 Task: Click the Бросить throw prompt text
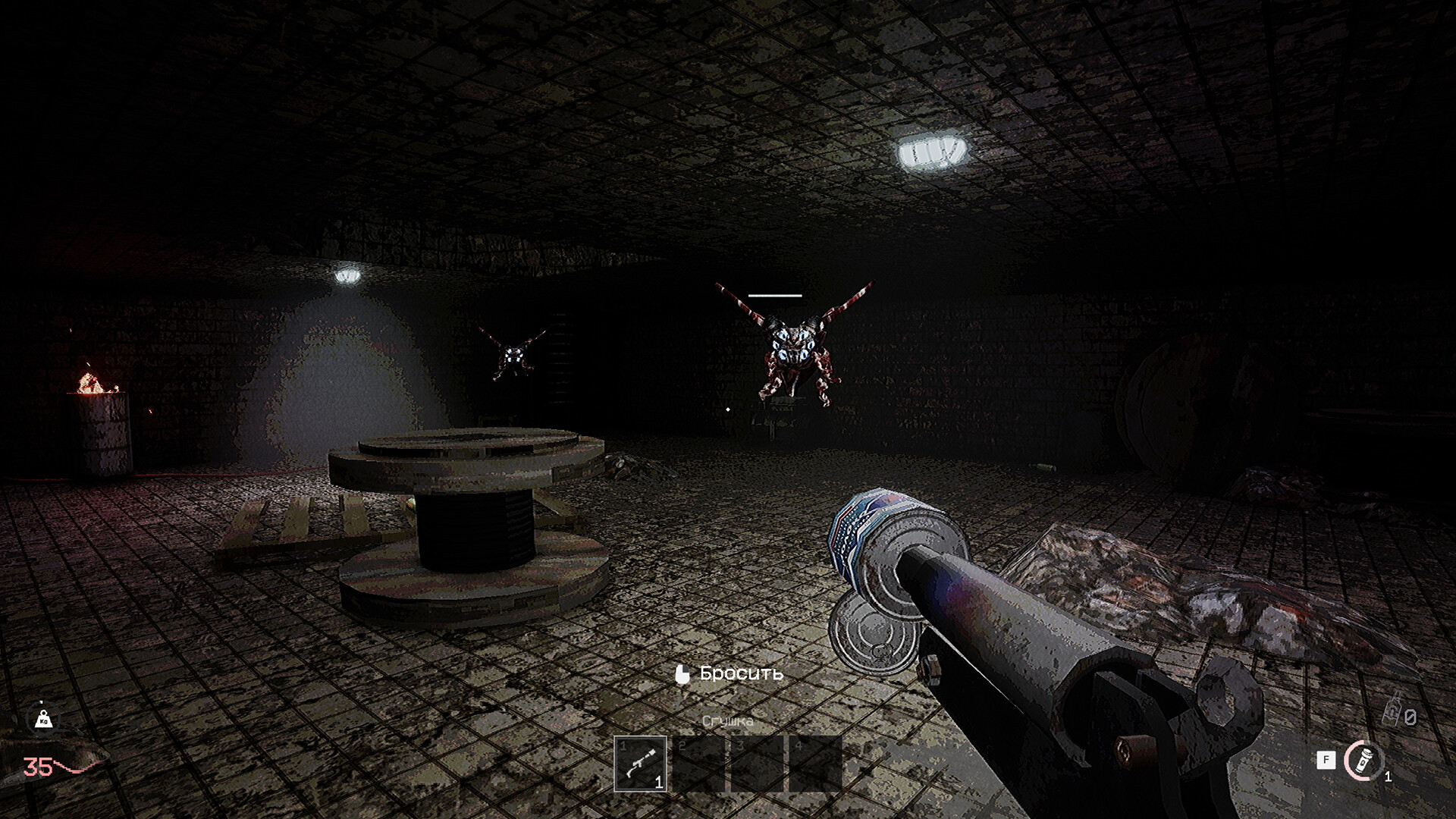(742, 673)
